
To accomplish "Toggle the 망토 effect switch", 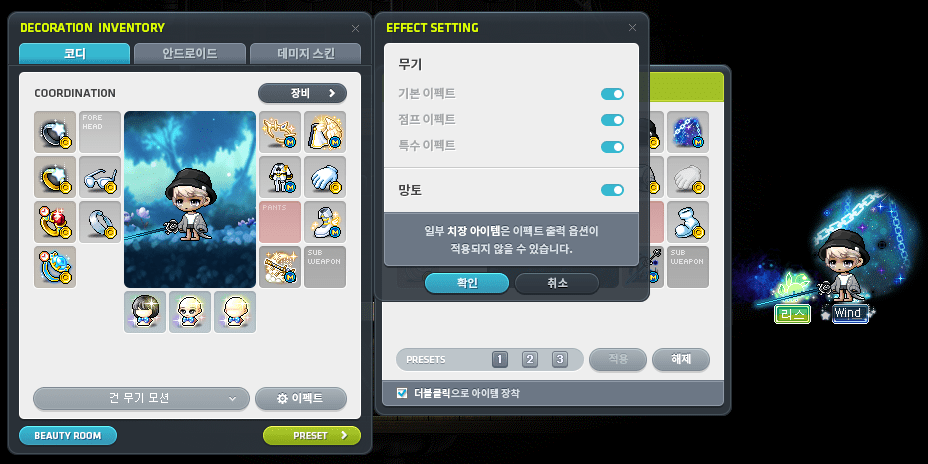I will pyautogui.click(x=612, y=190).
